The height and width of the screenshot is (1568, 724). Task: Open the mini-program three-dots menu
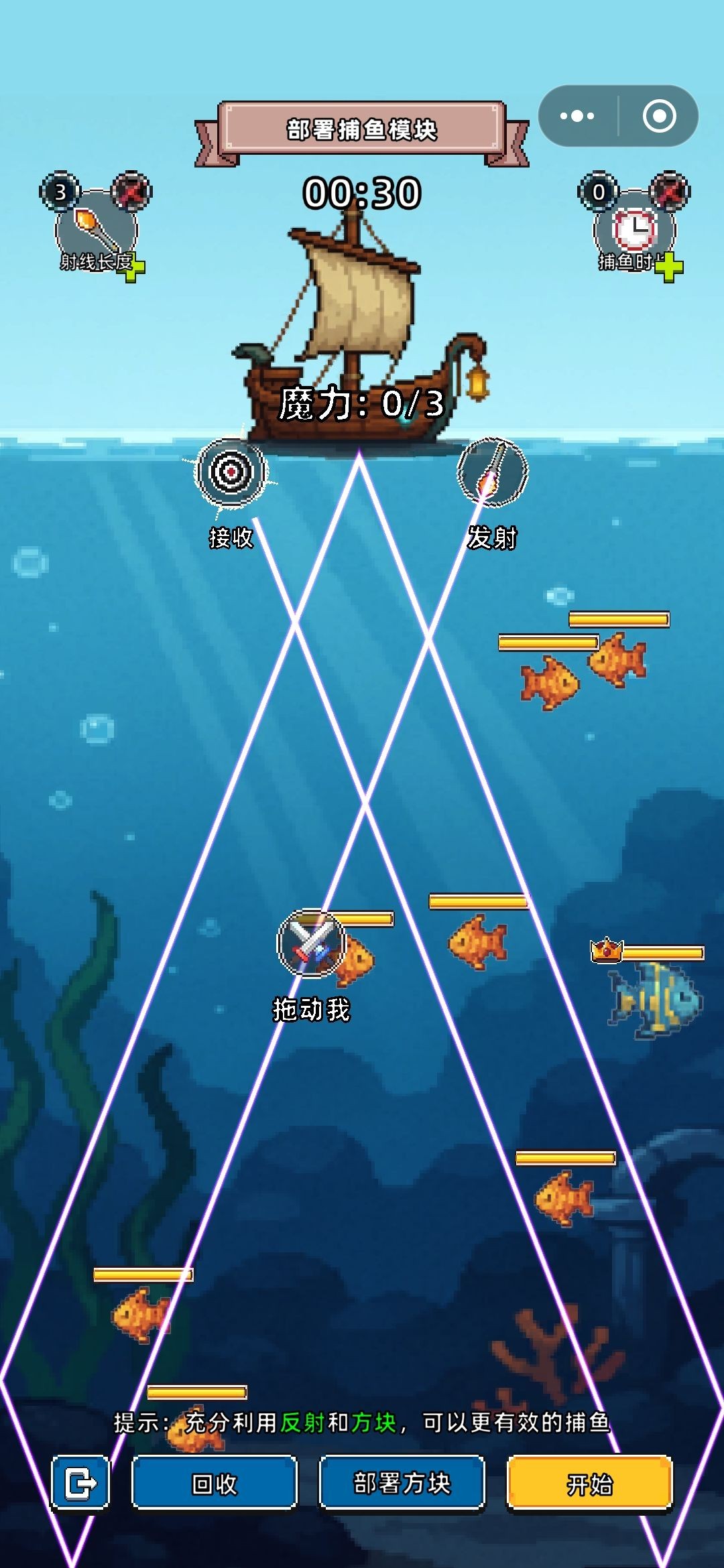[x=577, y=116]
